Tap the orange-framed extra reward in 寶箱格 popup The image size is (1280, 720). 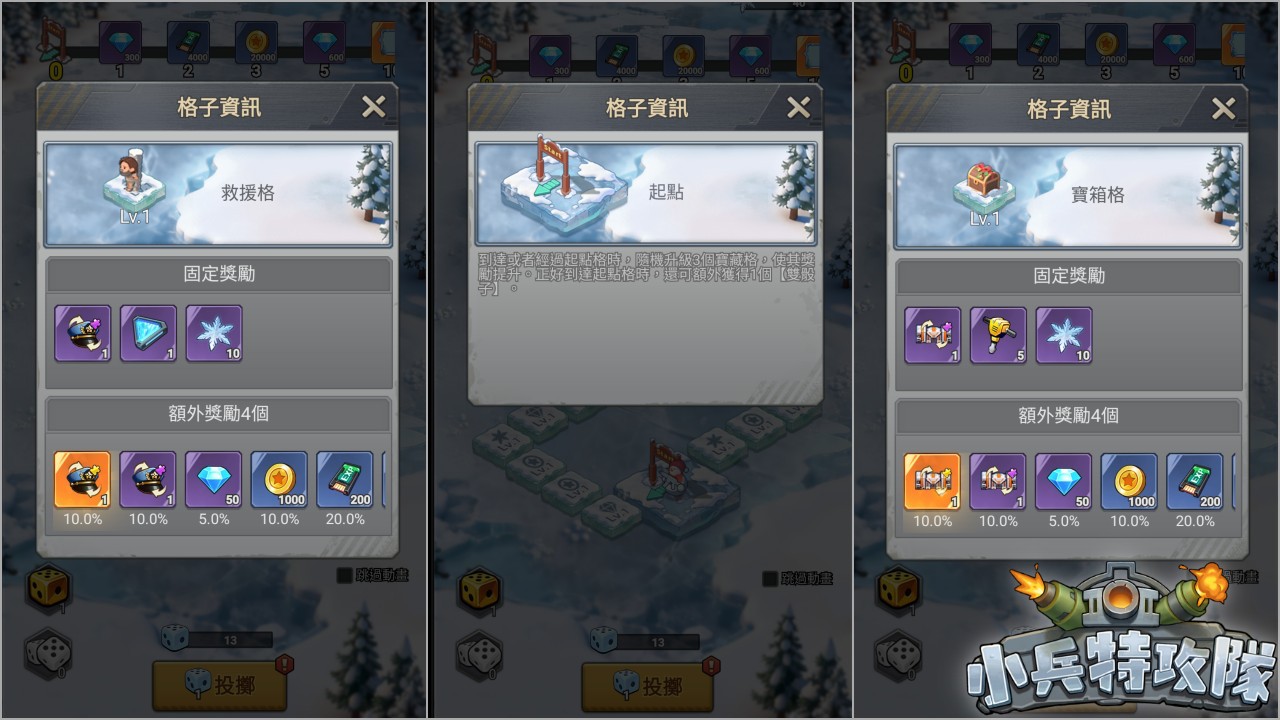point(932,482)
